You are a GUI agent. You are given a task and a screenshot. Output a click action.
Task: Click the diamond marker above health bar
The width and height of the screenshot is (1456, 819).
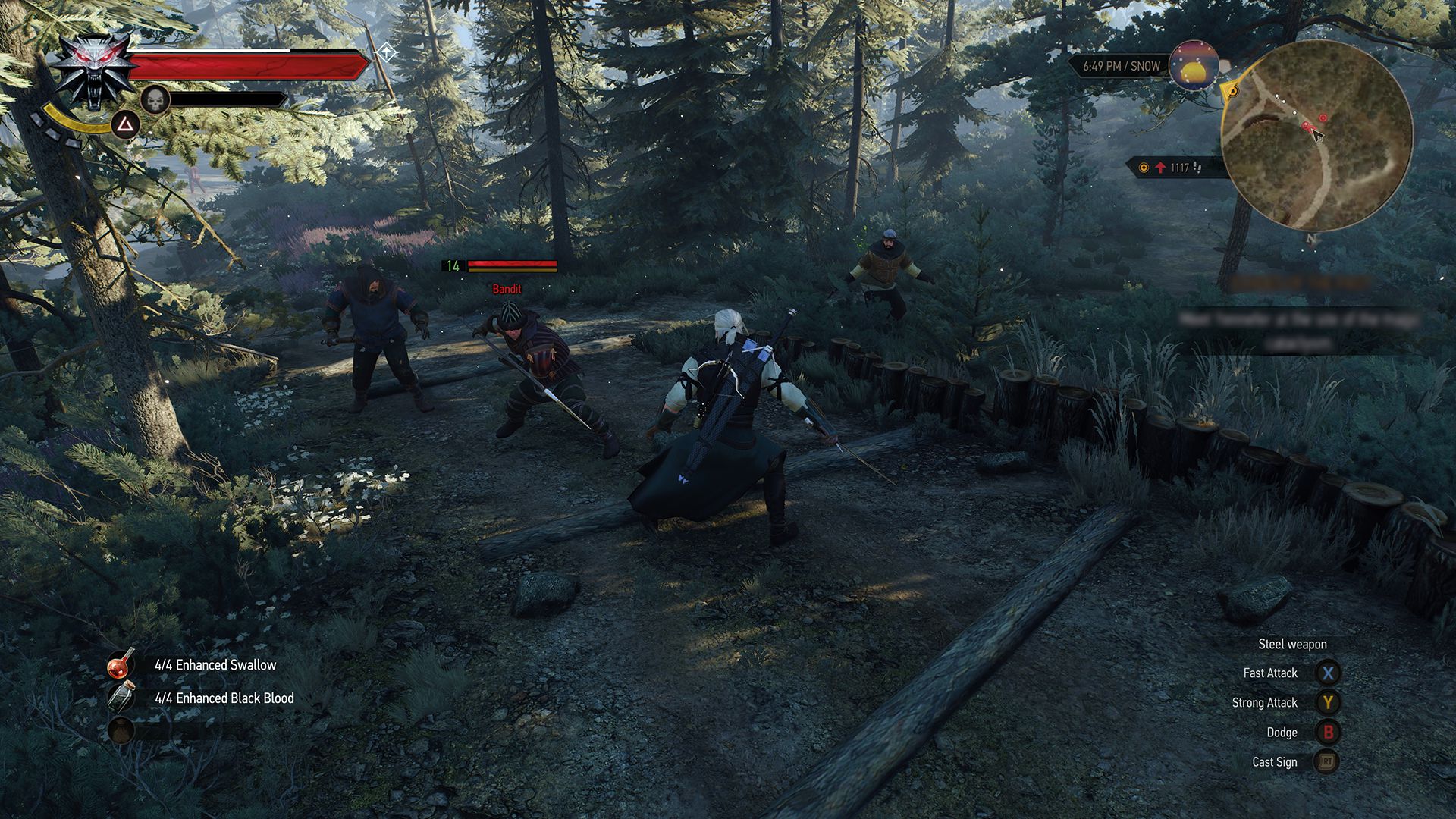click(385, 52)
